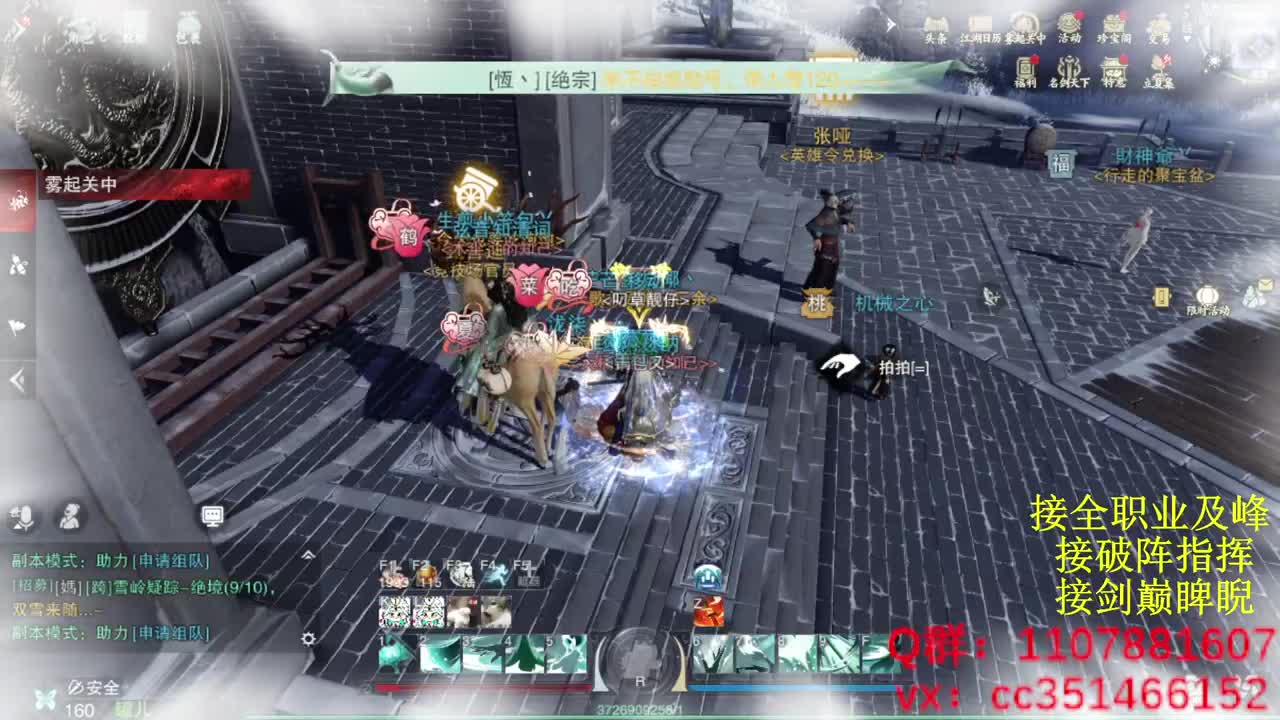Open the gear settings icon near the skill bar
Image resolution: width=1280 pixels, height=720 pixels.
coord(308,638)
